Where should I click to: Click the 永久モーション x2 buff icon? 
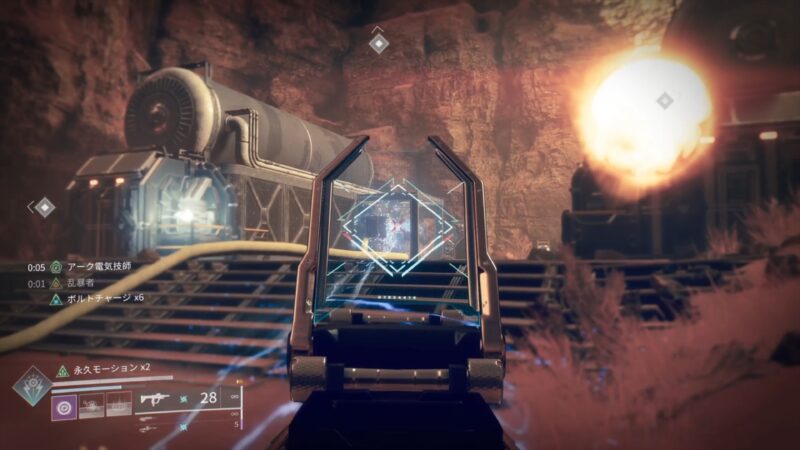click(62, 370)
